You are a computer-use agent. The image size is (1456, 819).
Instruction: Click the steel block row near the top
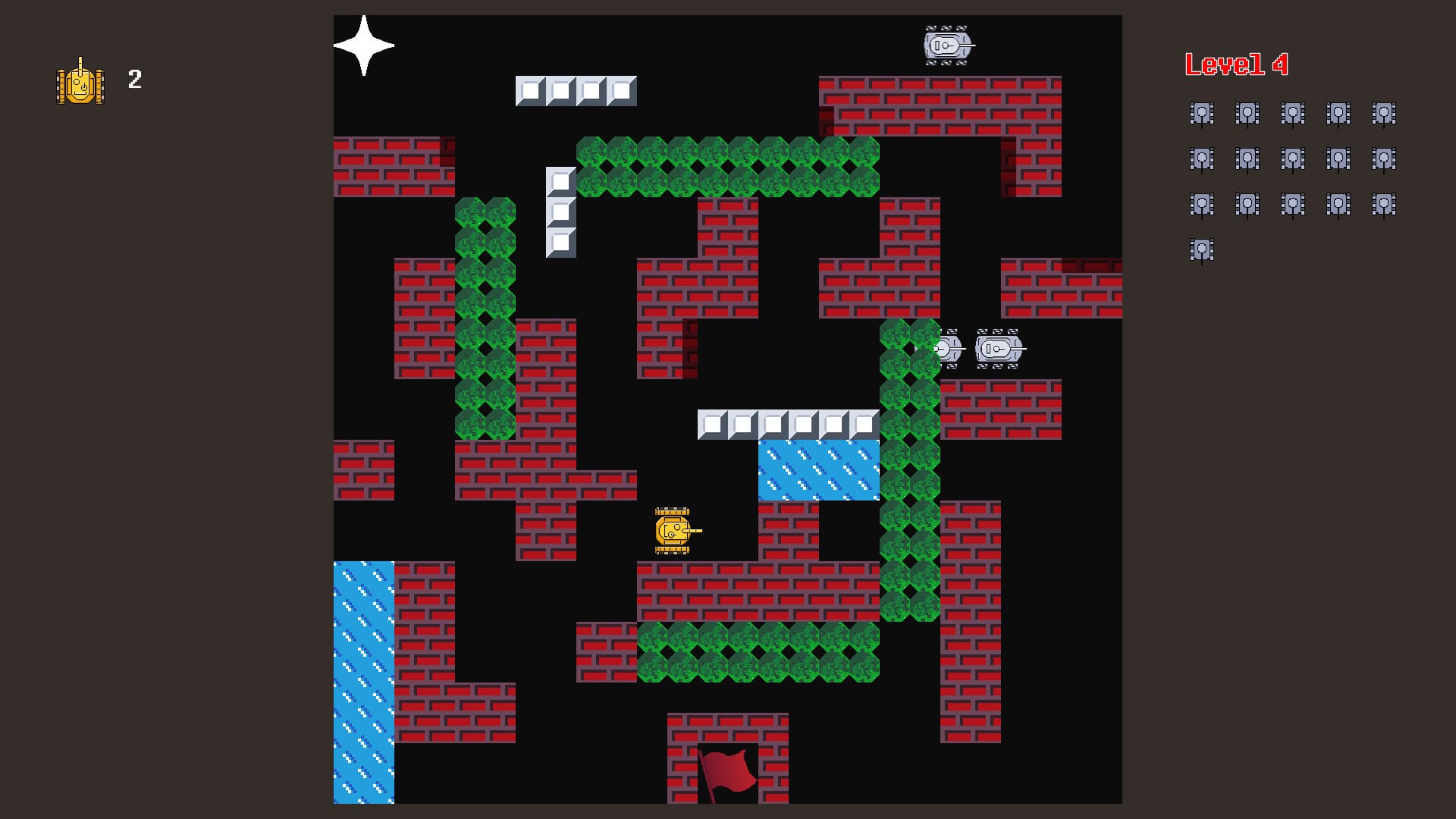coord(576,90)
